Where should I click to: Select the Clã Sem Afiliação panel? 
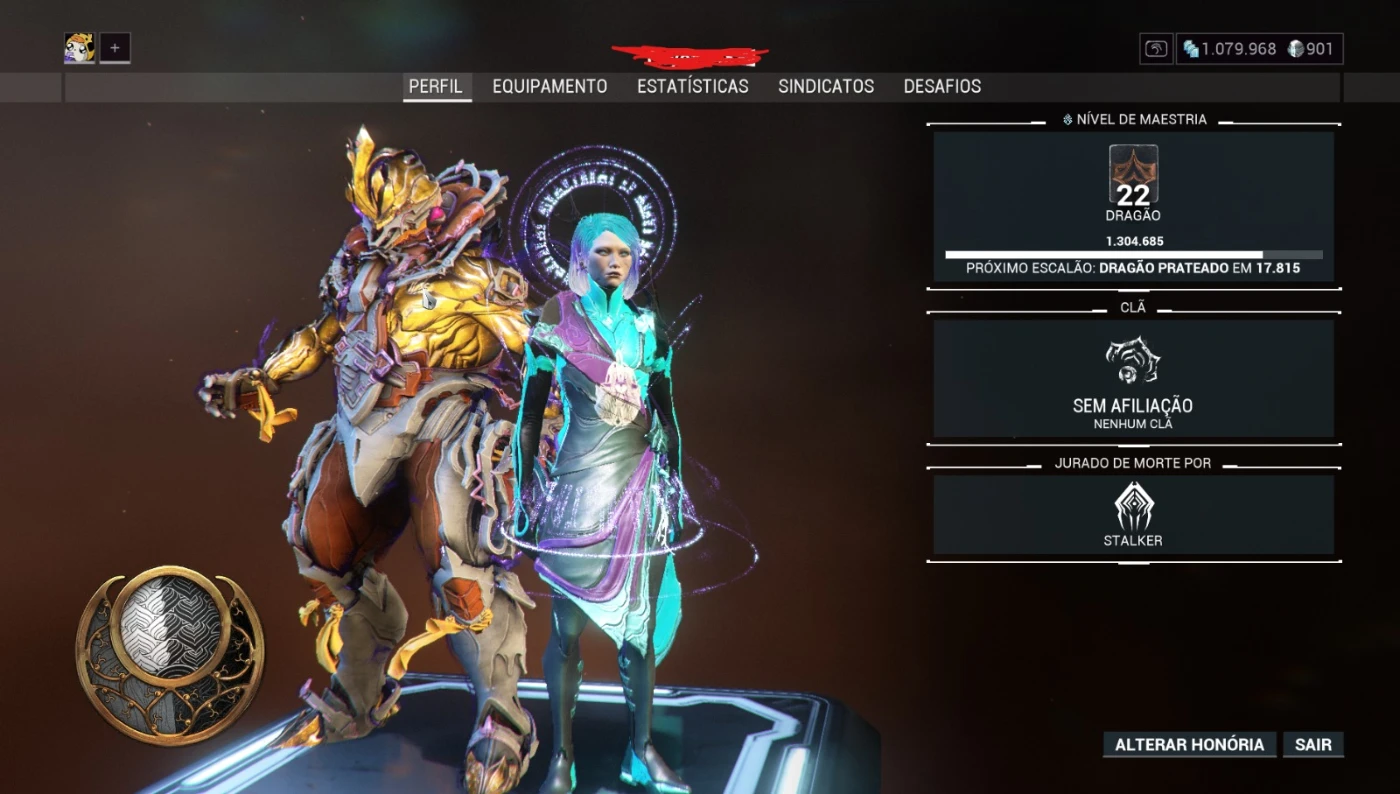point(1133,378)
